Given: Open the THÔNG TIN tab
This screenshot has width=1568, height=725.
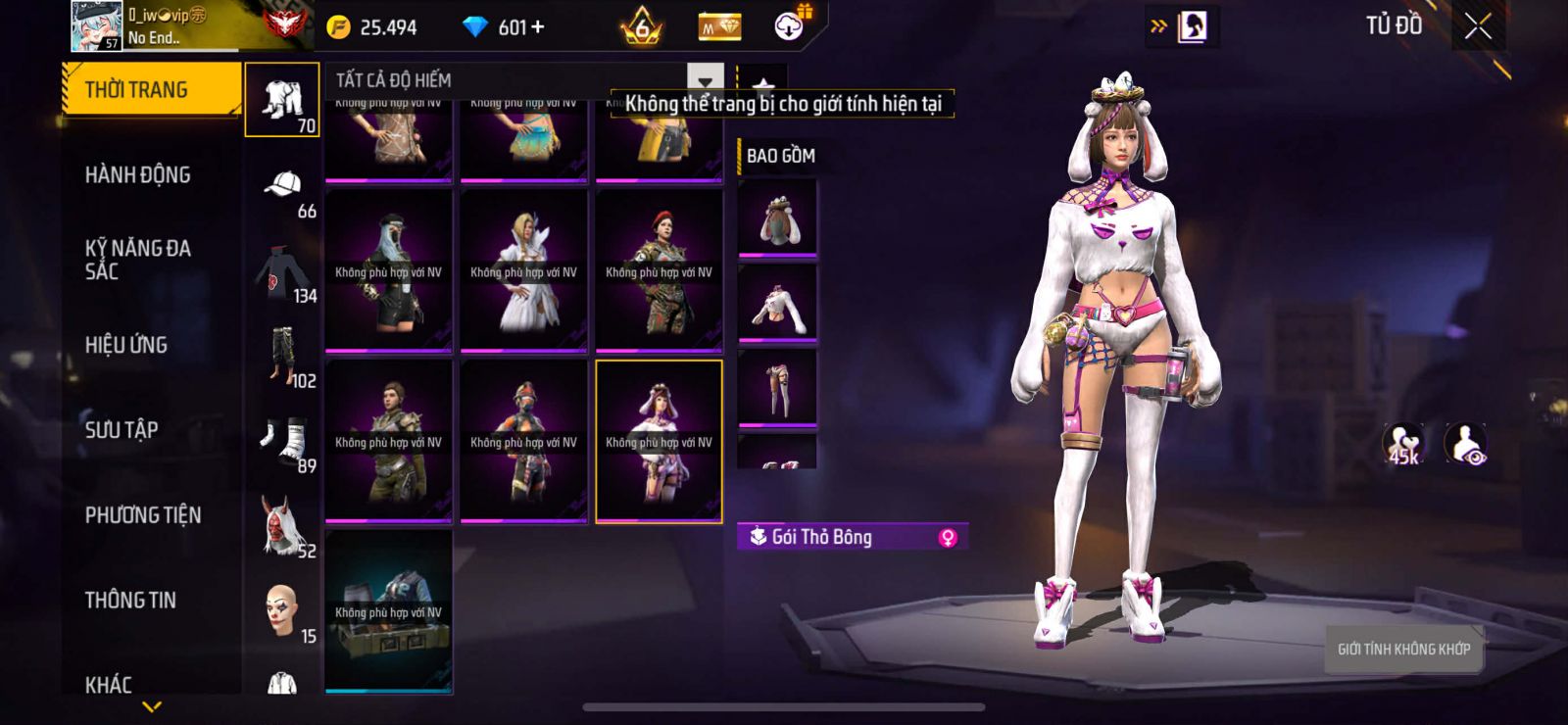Looking at the screenshot, I should pyautogui.click(x=130, y=601).
